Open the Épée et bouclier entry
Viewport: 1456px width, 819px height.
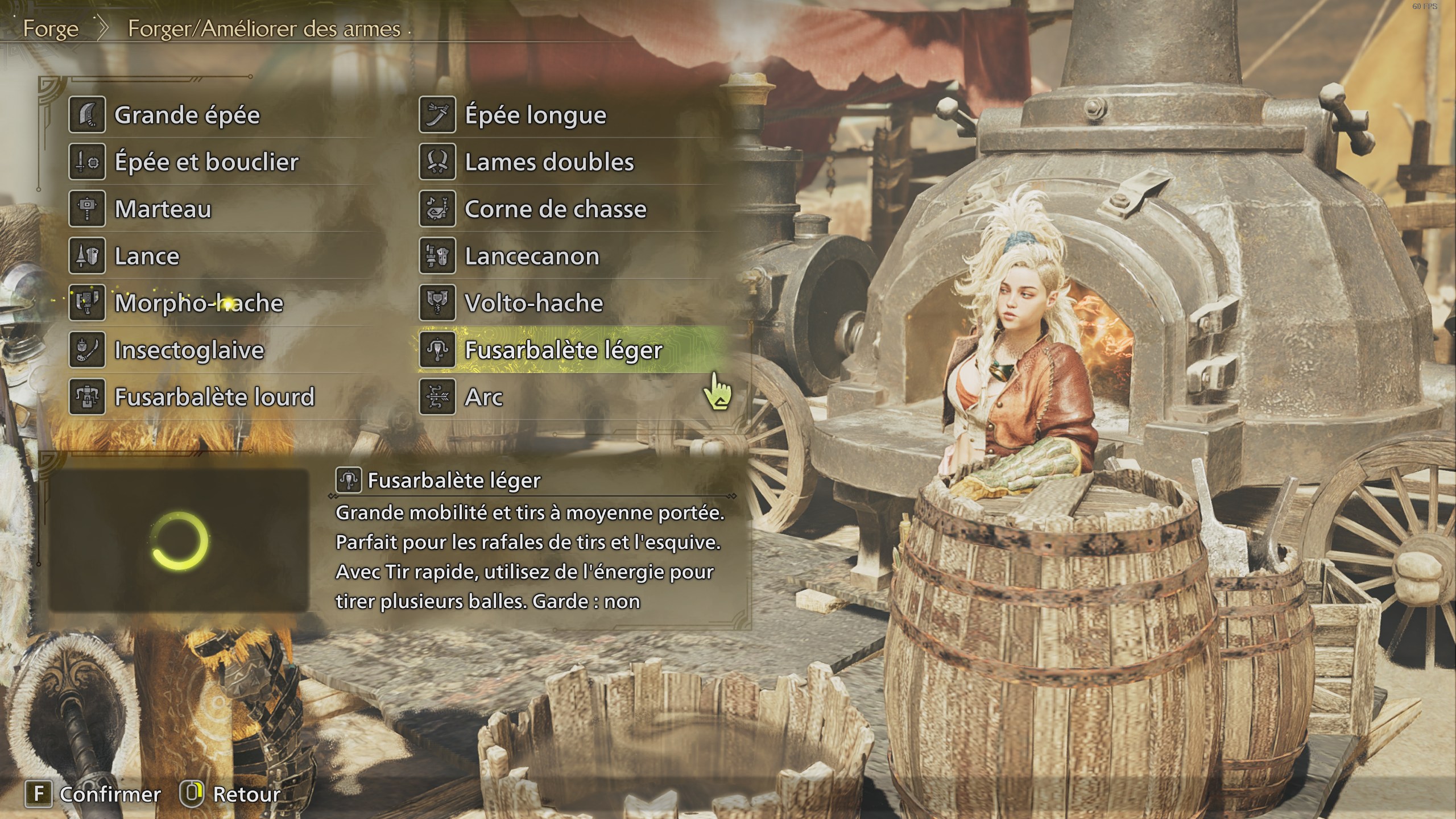[206, 163]
